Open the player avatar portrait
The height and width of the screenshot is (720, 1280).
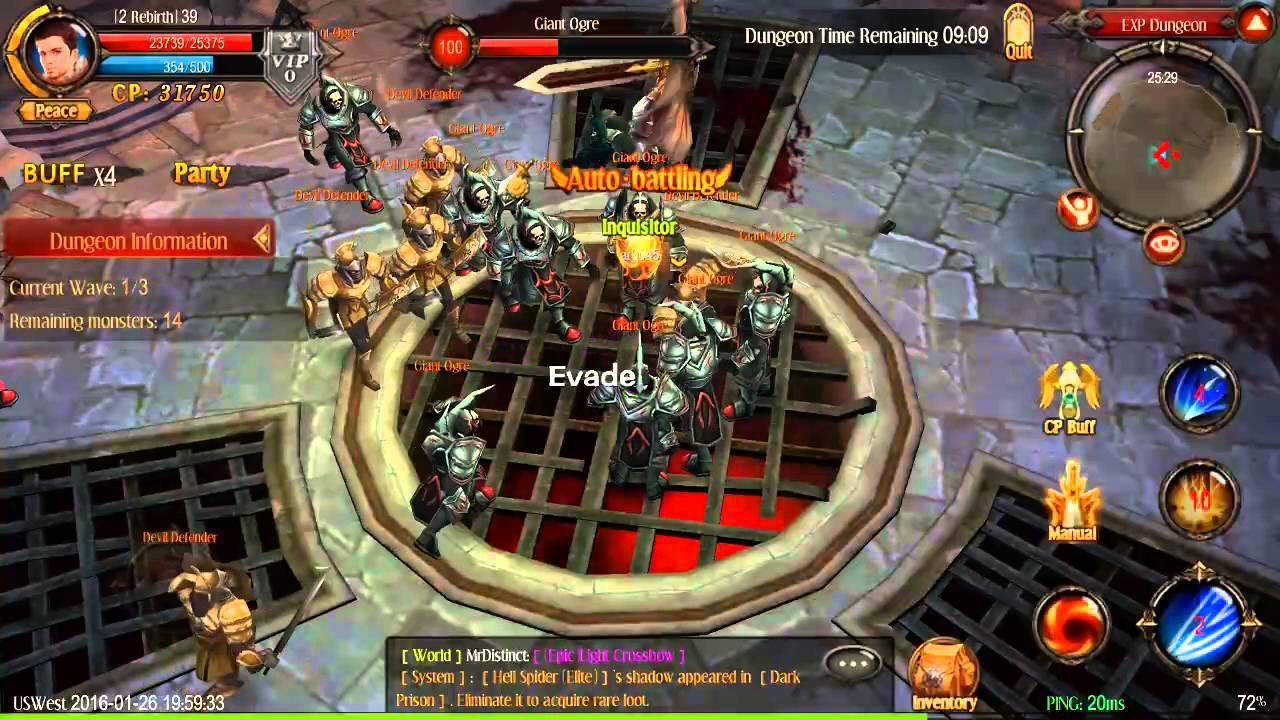point(55,55)
